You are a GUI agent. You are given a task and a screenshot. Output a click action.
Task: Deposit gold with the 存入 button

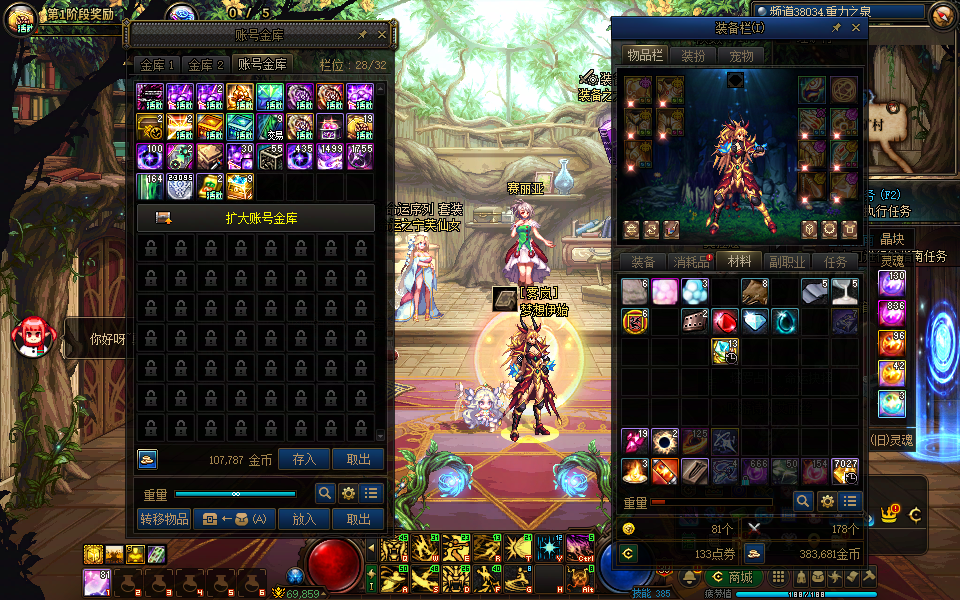304,459
